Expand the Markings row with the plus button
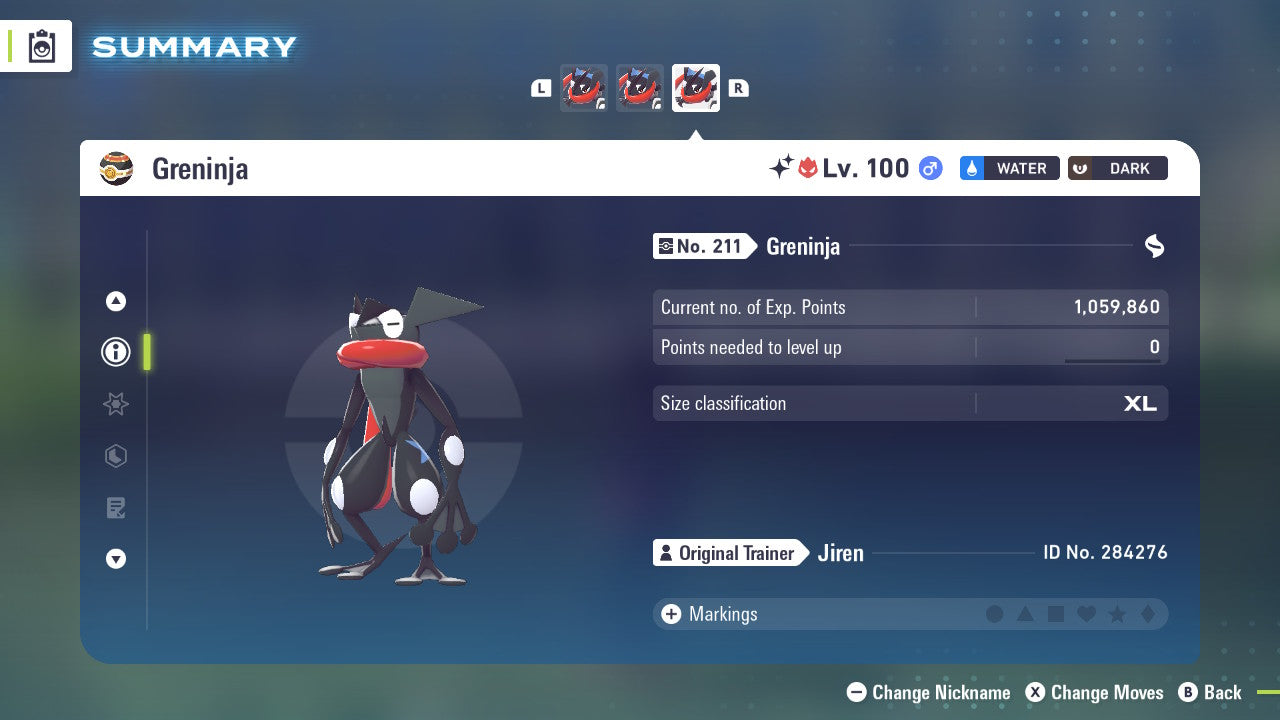The image size is (1280, 720). 670,614
